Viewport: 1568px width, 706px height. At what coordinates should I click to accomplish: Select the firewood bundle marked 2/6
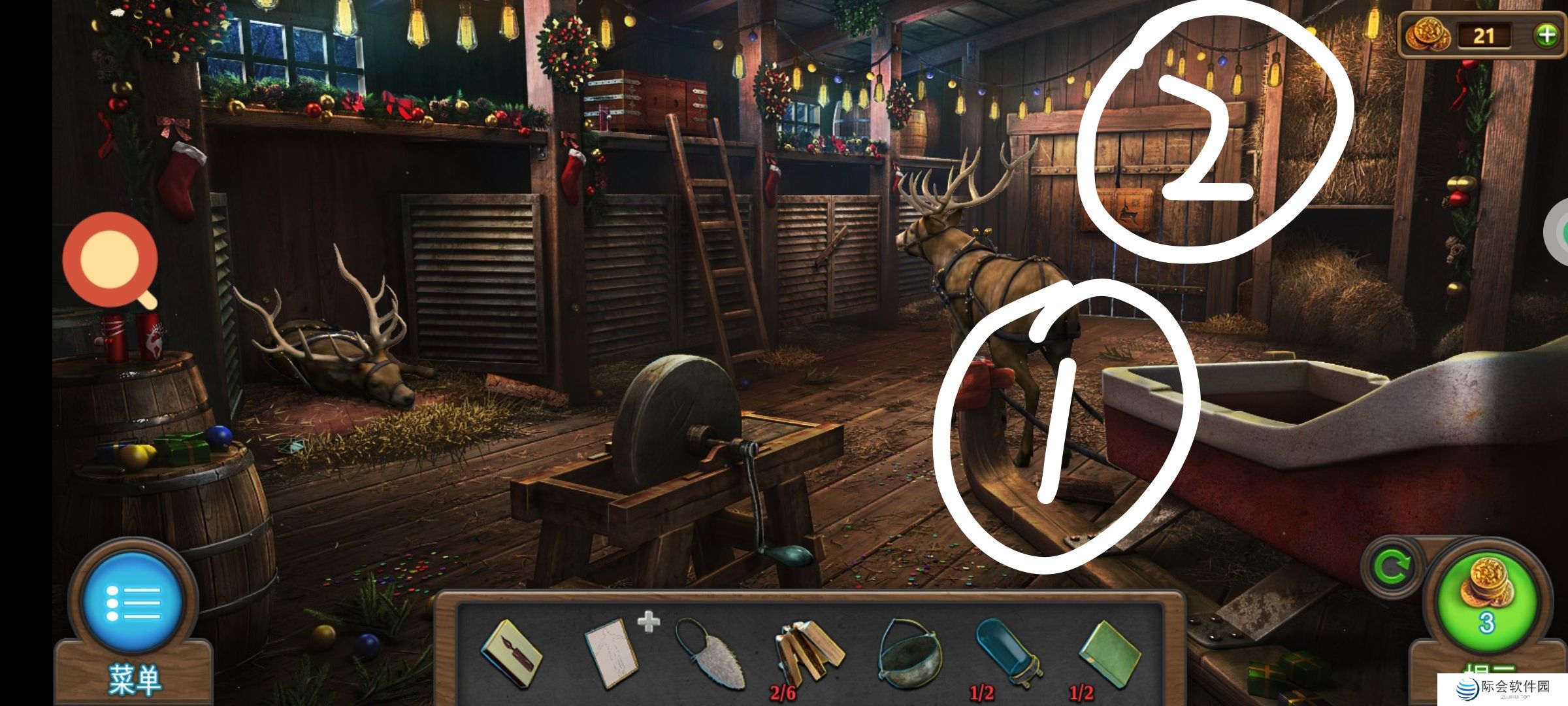click(x=808, y=654)
